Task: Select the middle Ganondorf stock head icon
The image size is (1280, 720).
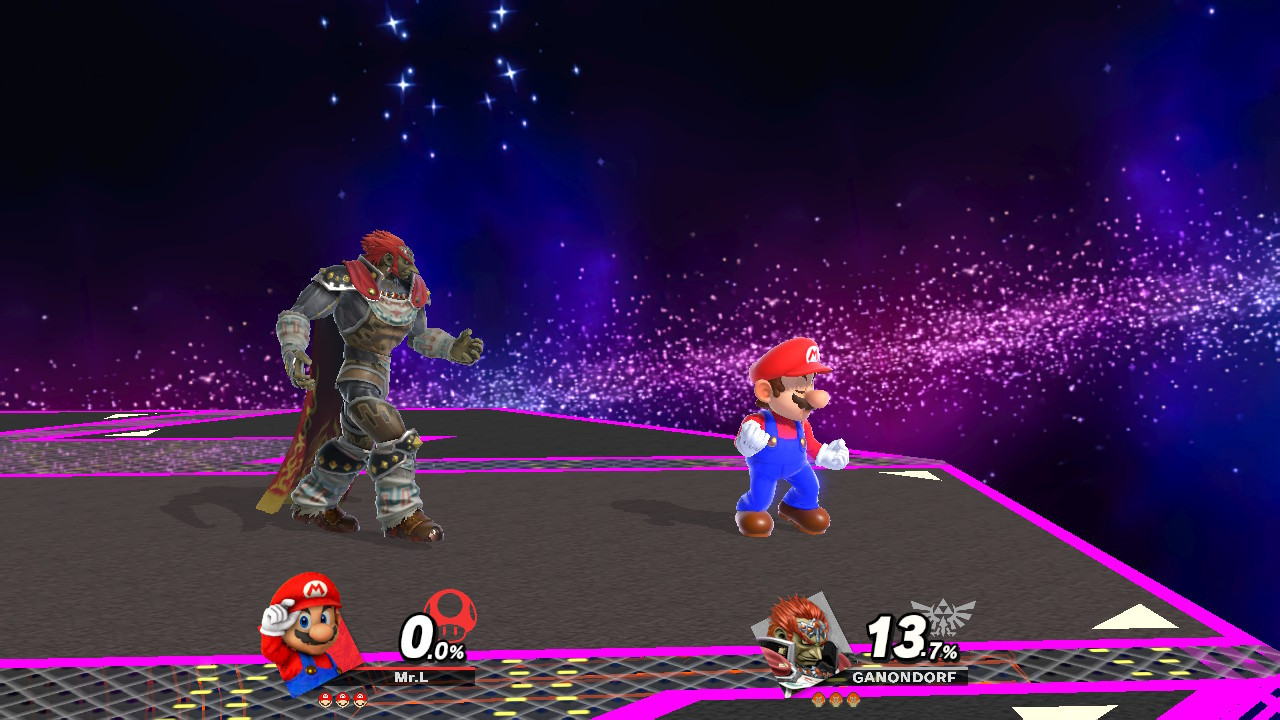Action: [x=836, y=700]
